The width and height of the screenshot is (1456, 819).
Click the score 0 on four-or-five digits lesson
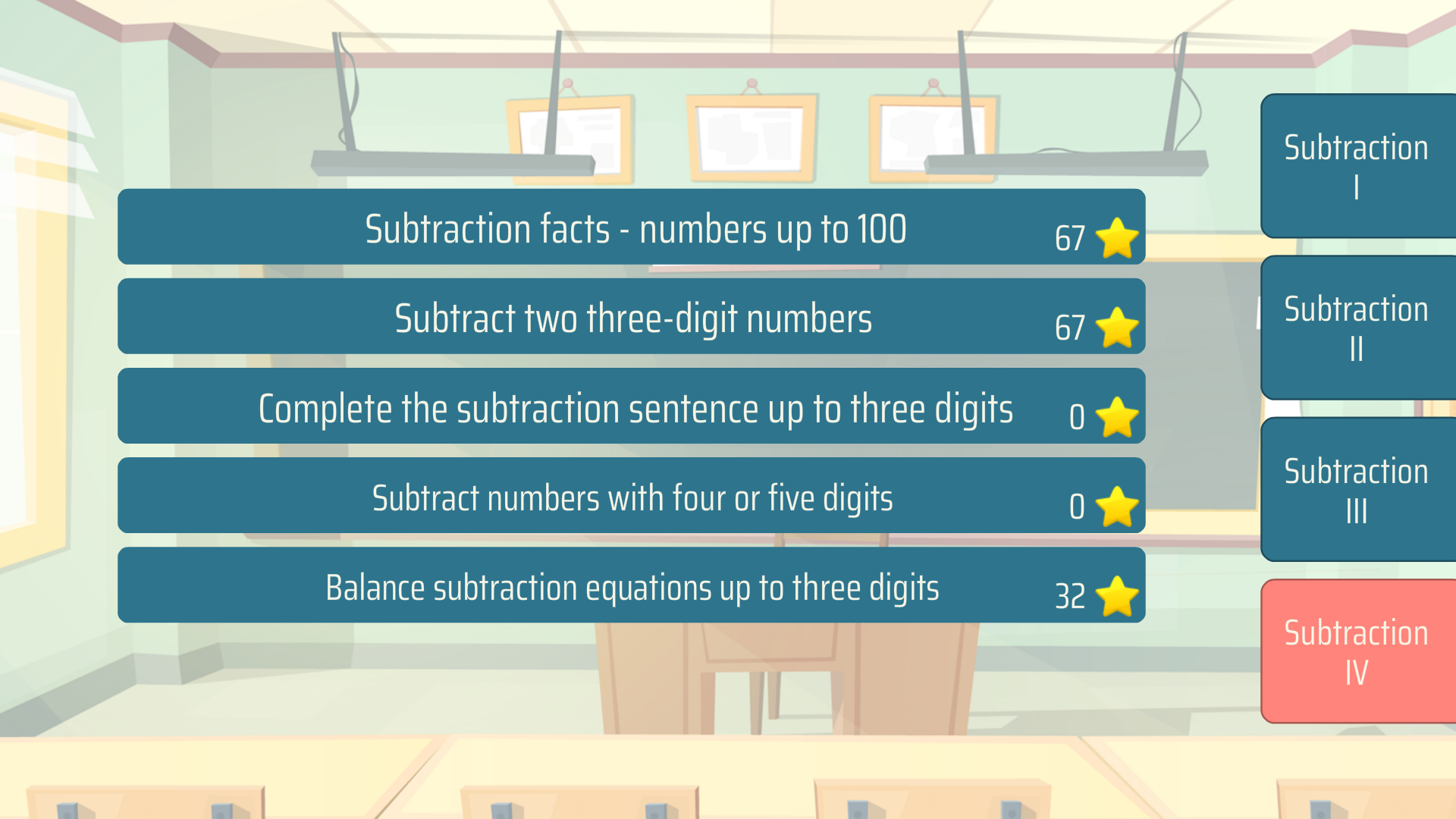(x=1076, y=507)
